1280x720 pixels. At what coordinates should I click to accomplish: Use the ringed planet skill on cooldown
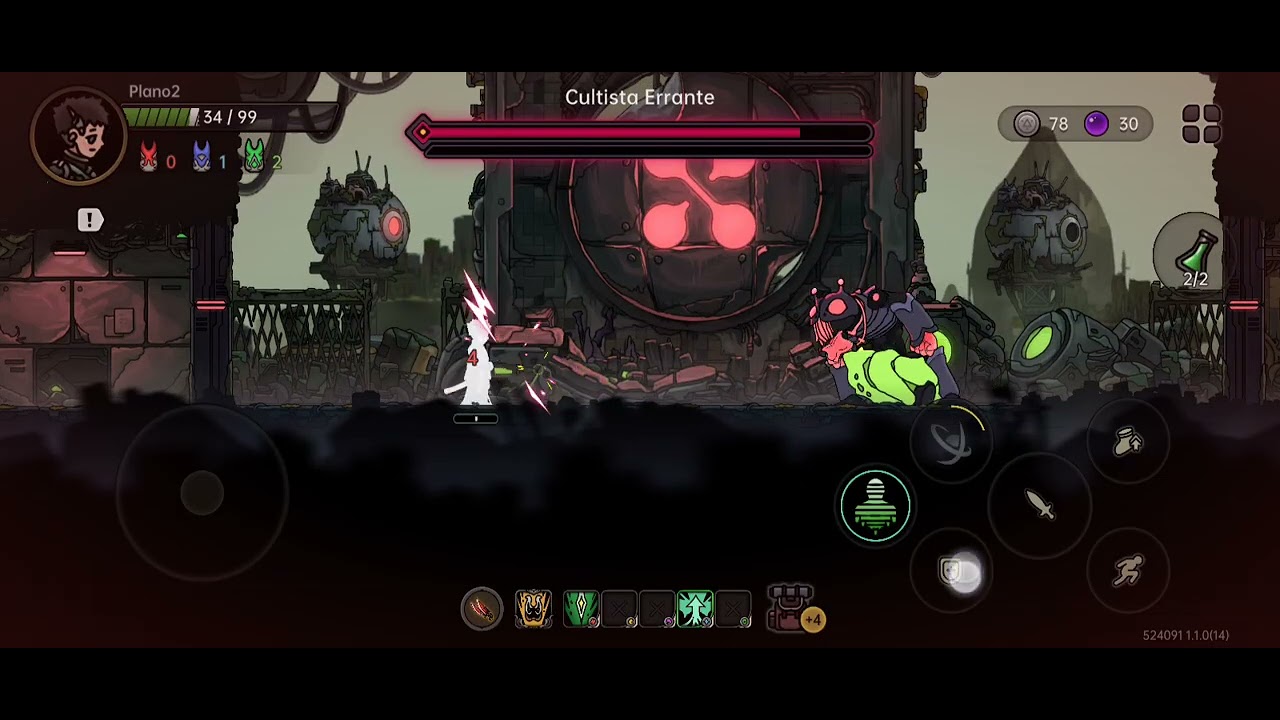tap(950, 440)
